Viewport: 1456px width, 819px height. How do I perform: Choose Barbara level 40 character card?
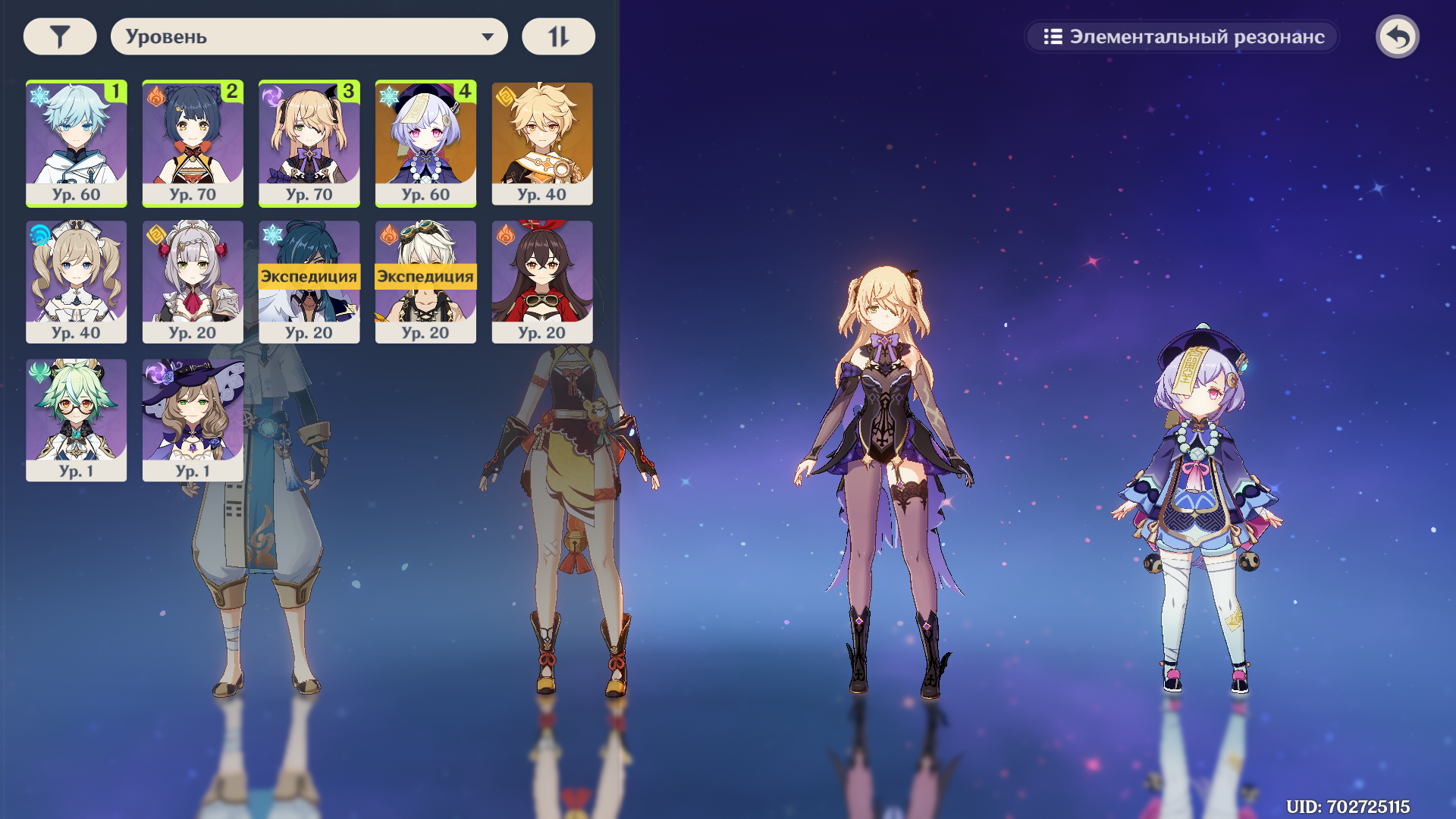pyautogui.click(x=76, y=281)
